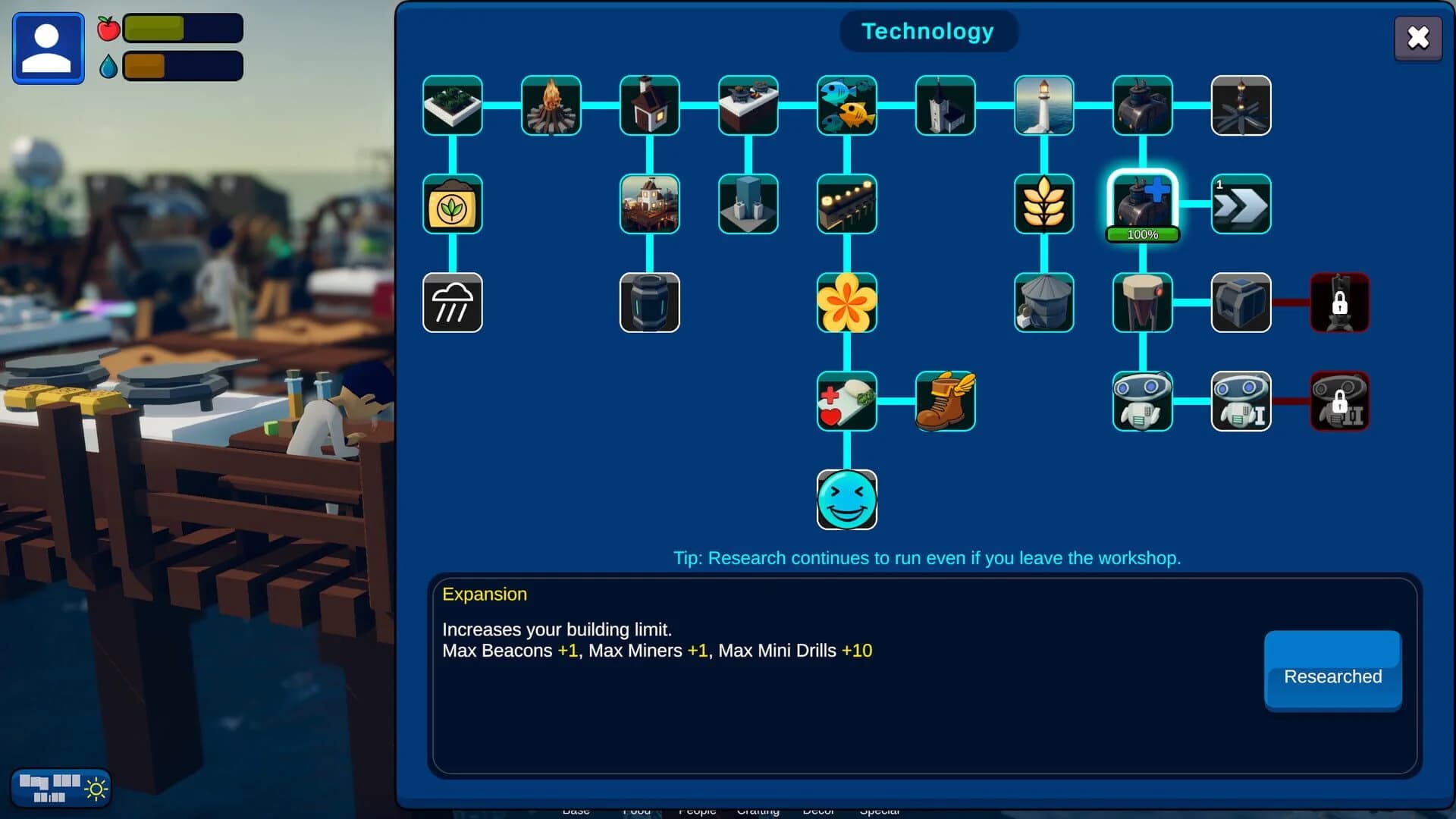Select the church technology node
1456x819 pixels.
pyautogui.click(x=946, y=106)
